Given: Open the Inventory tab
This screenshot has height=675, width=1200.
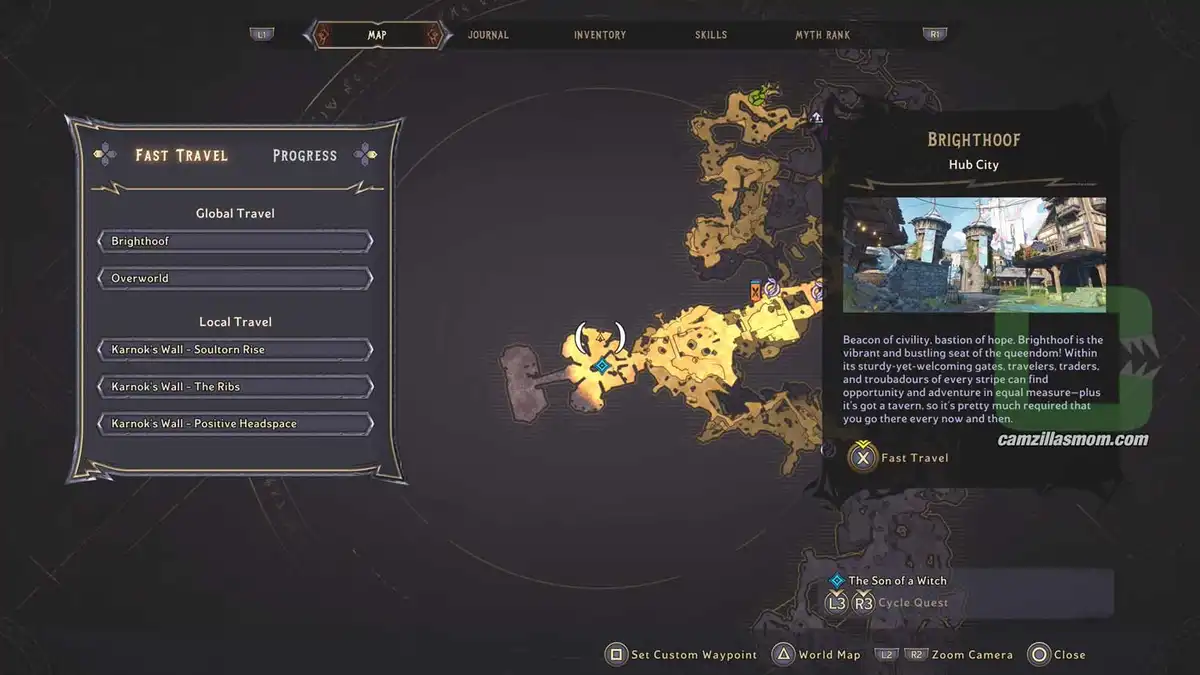Looking at the screenshot, I should (600, 35).
